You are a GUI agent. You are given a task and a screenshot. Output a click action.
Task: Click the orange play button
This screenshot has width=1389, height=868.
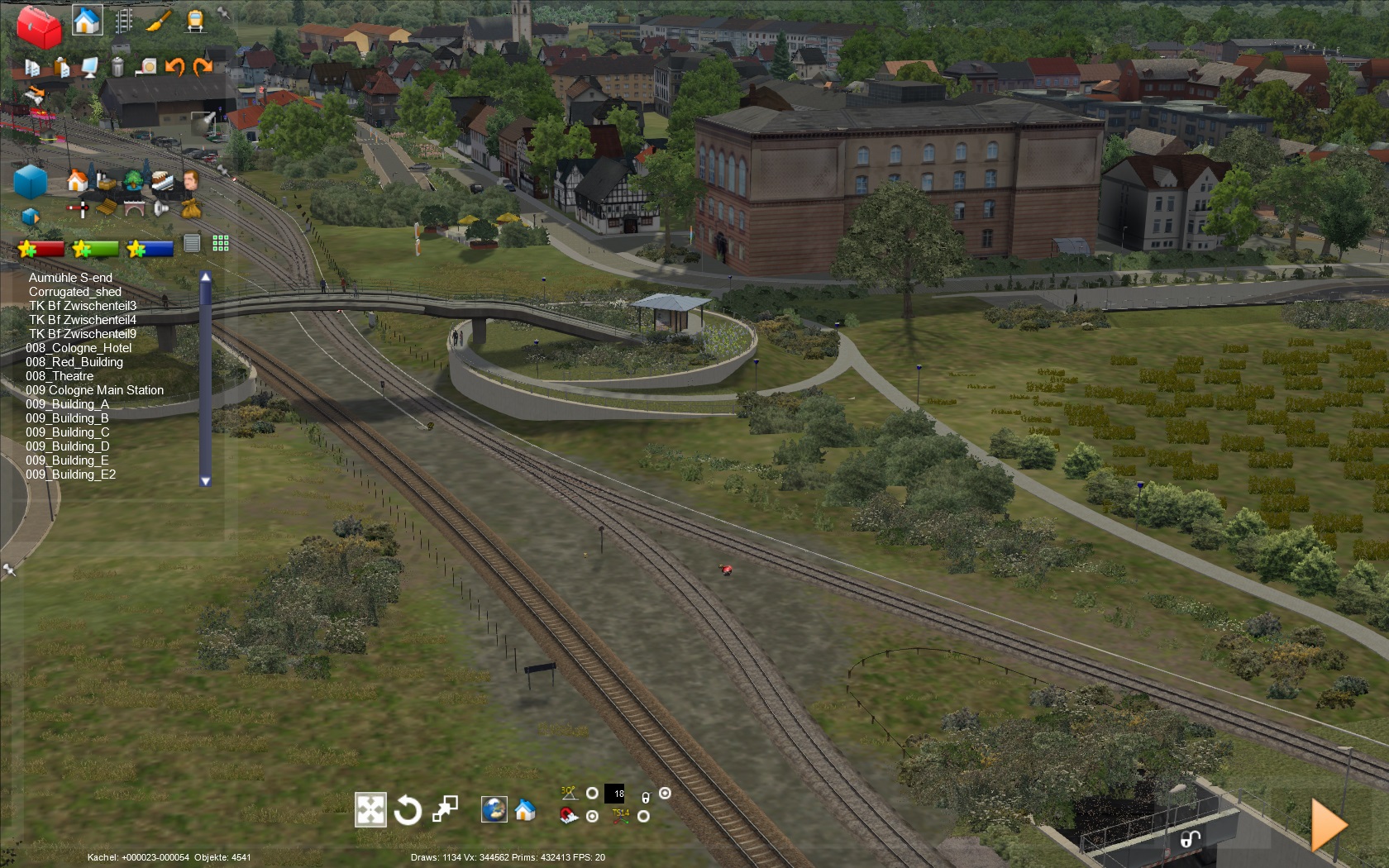tap(1329, 824)
